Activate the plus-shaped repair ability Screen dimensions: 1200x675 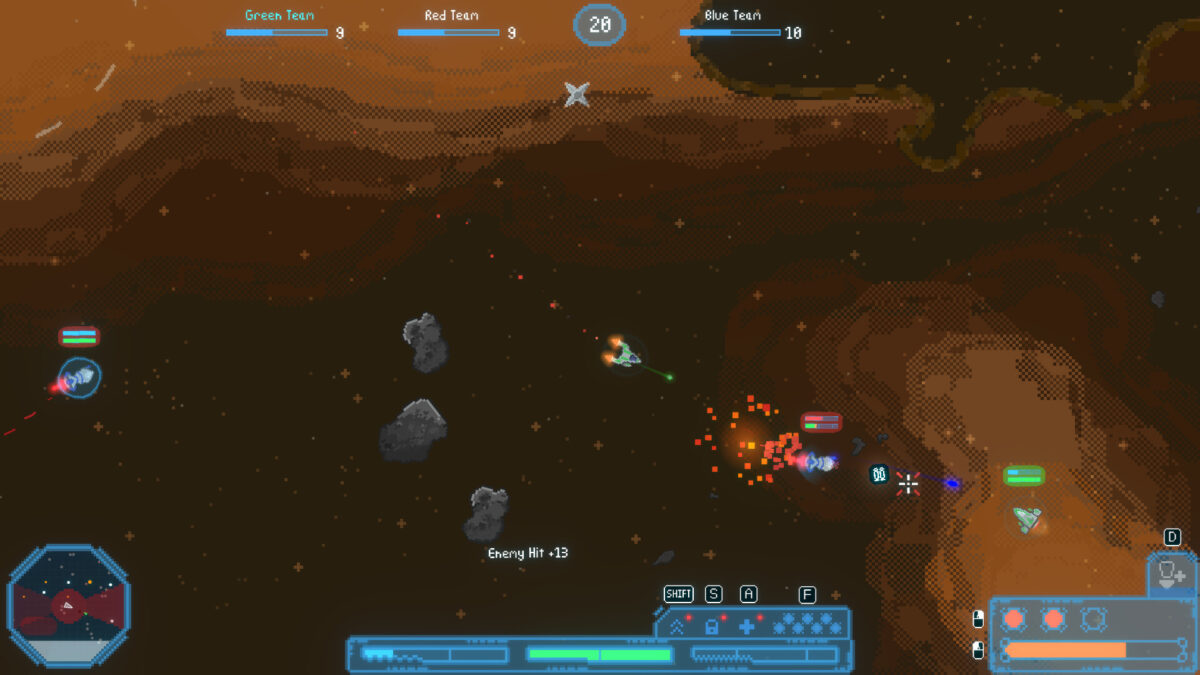tap(746, 627)
